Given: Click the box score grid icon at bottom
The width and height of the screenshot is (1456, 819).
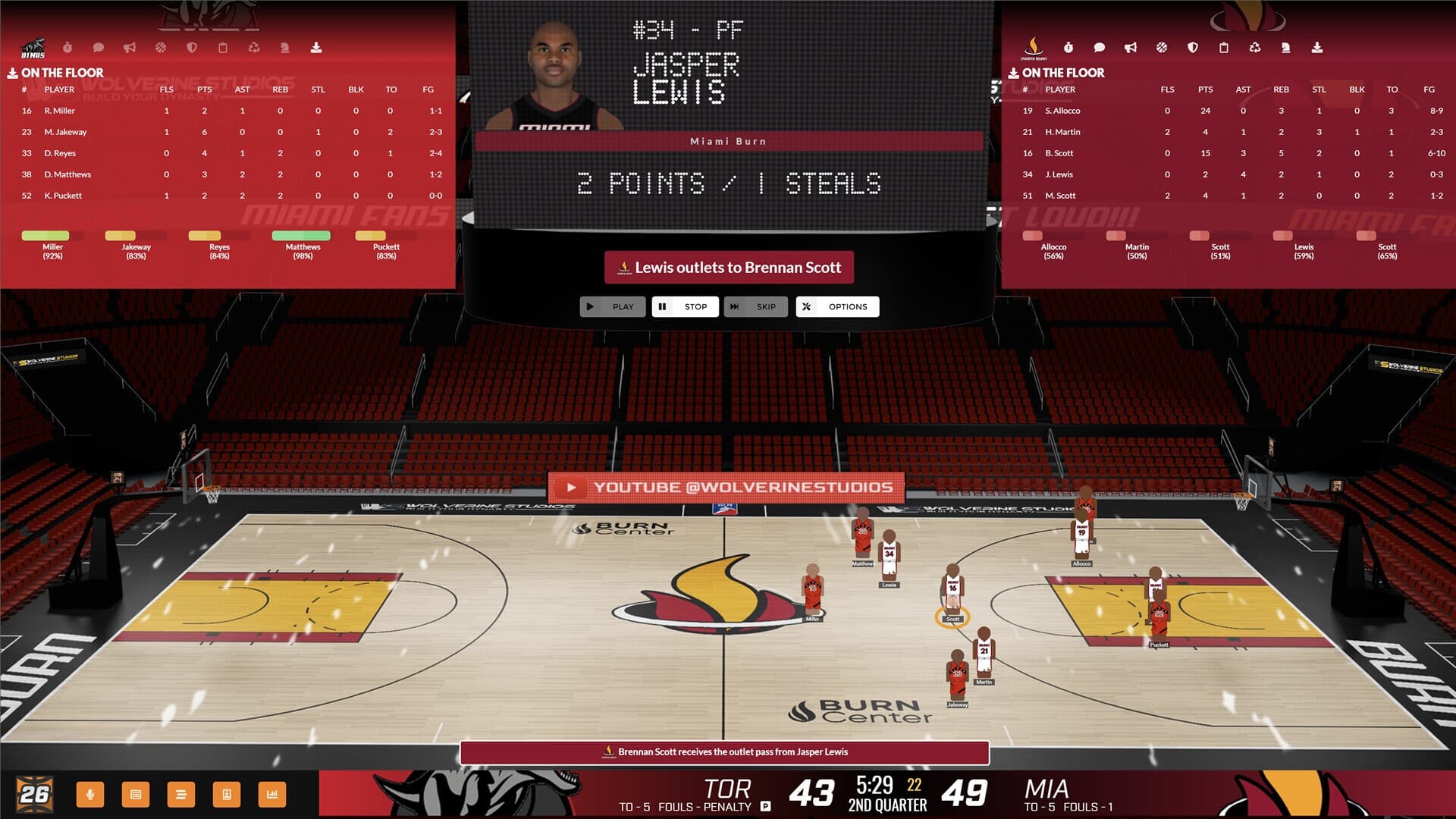Looking at the screenshot, I should coord(136,795).
